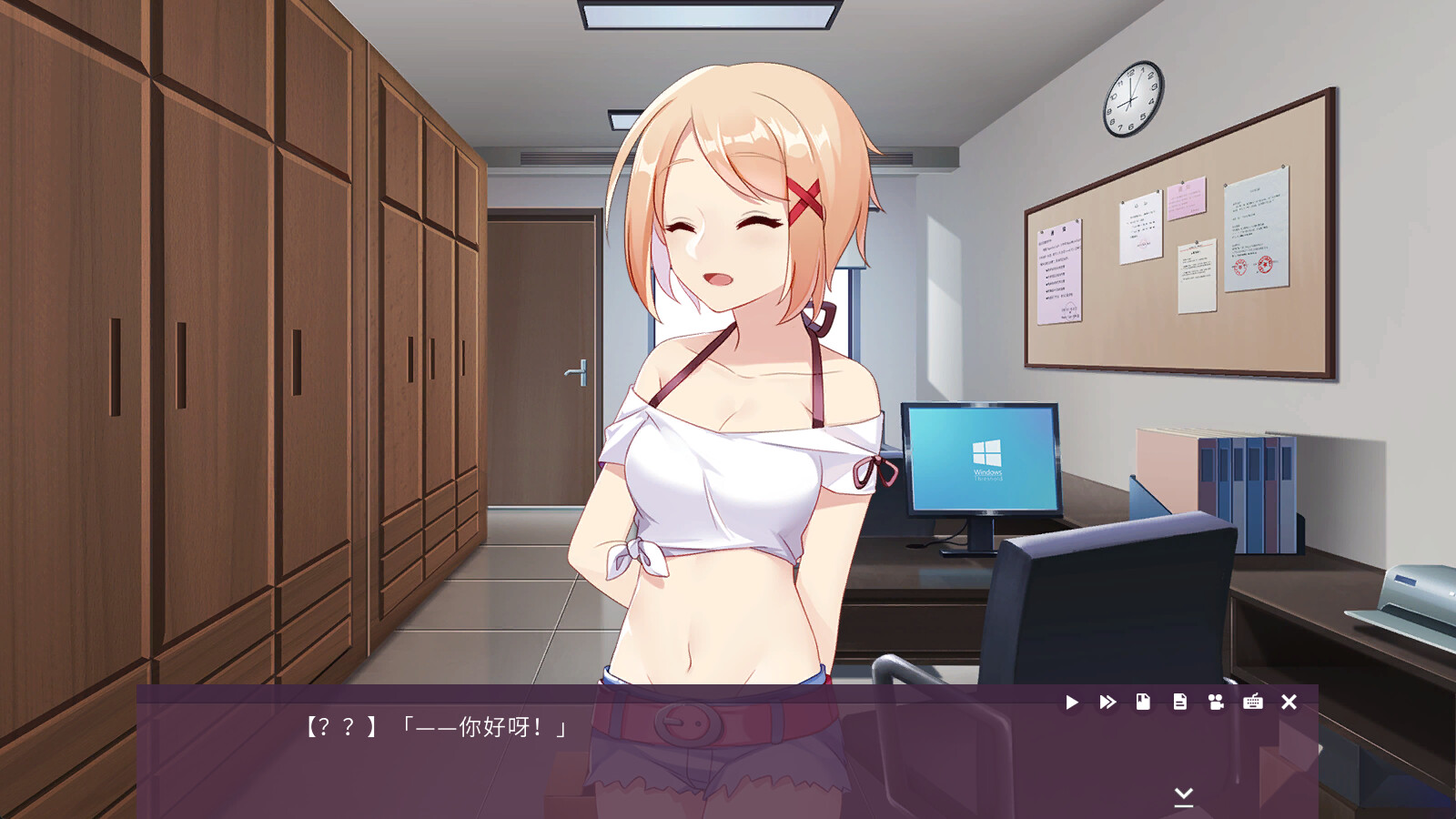Open the quick save bookmark icon
The height and width of the screenshot is (819, 1456).
[x=1141, y=703]
